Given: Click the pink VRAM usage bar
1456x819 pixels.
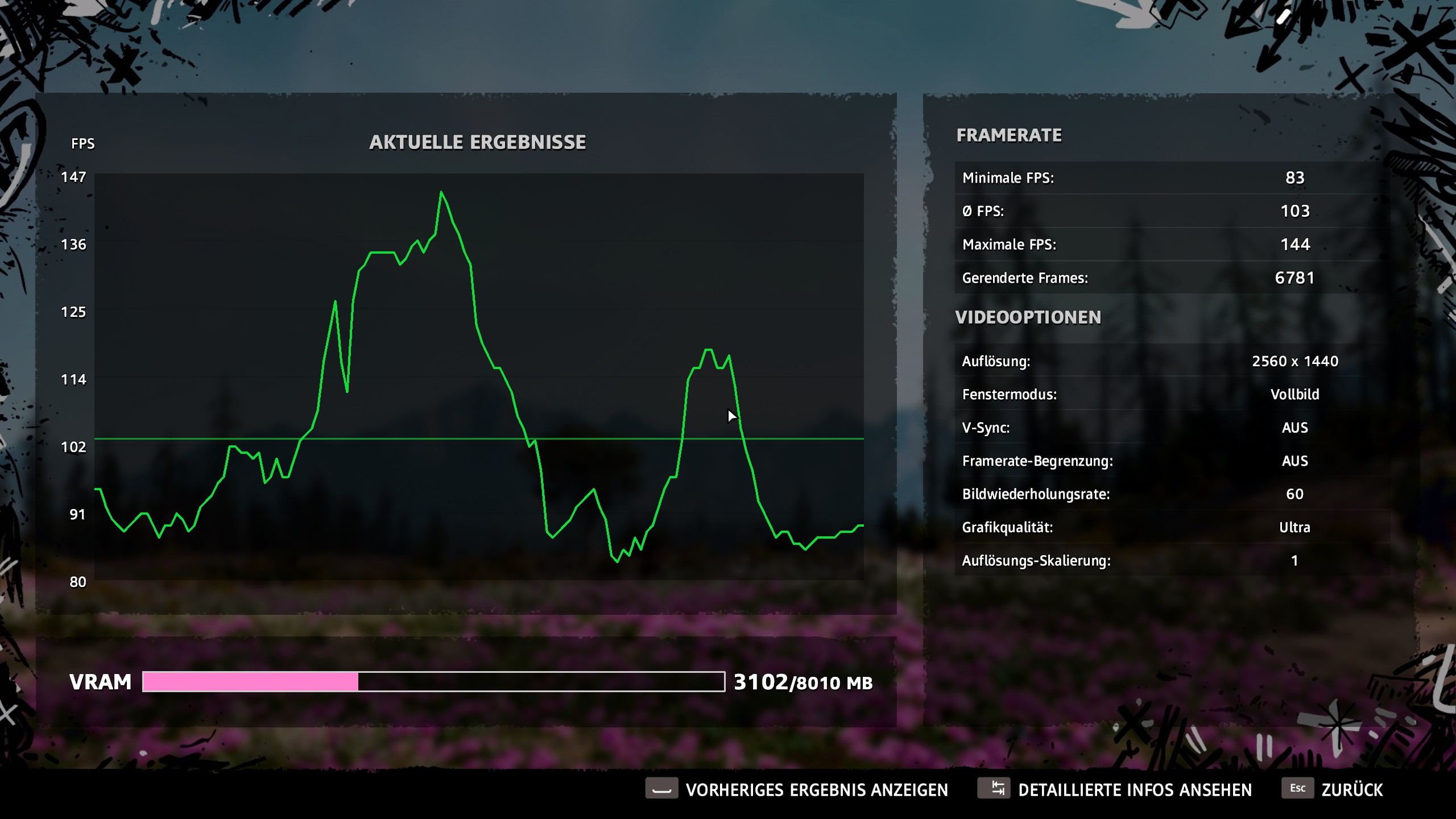Looking at the screenshot, I should [x=250, y=681].
